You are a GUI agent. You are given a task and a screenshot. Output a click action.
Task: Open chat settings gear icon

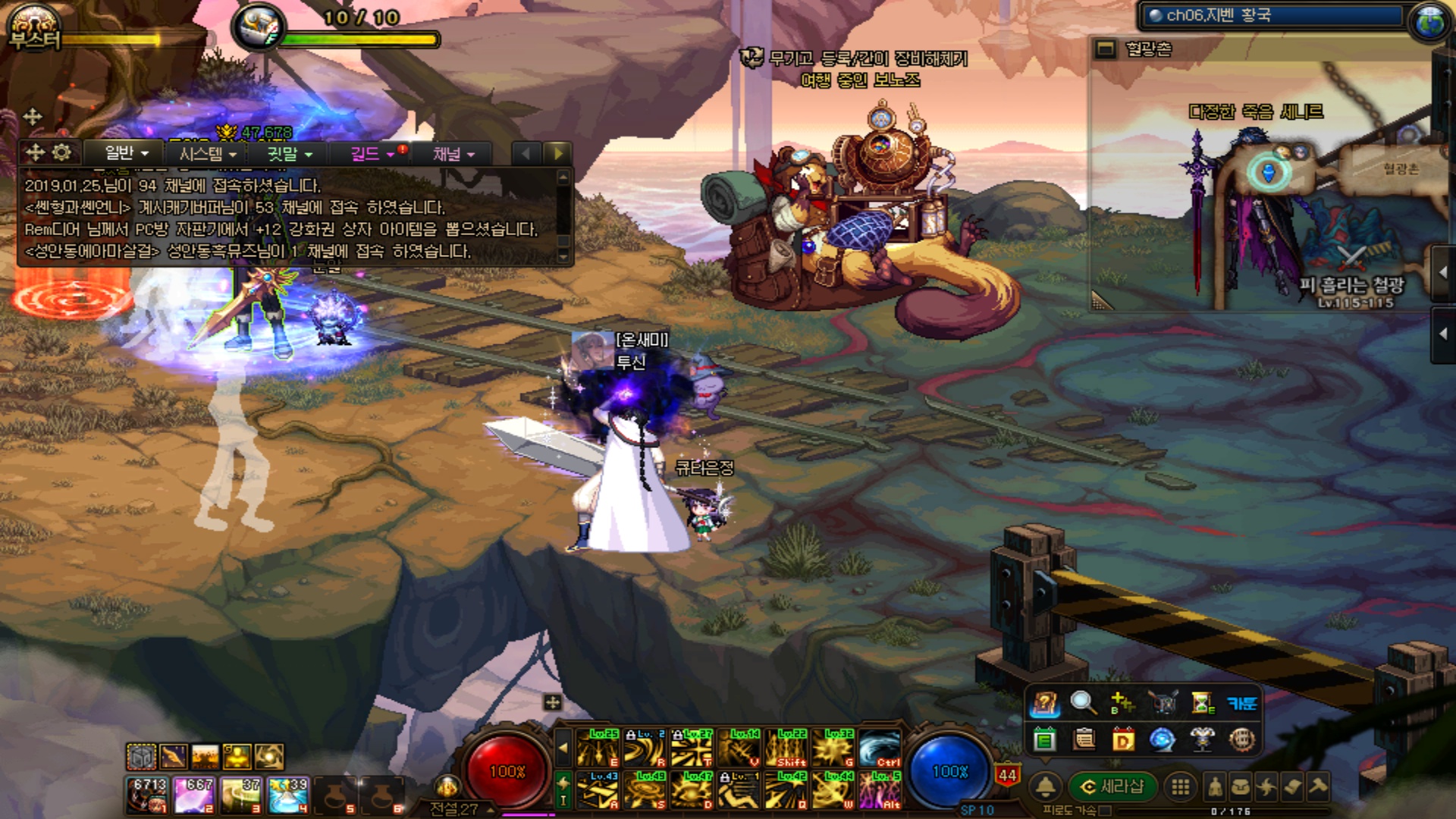pos(61,152)
